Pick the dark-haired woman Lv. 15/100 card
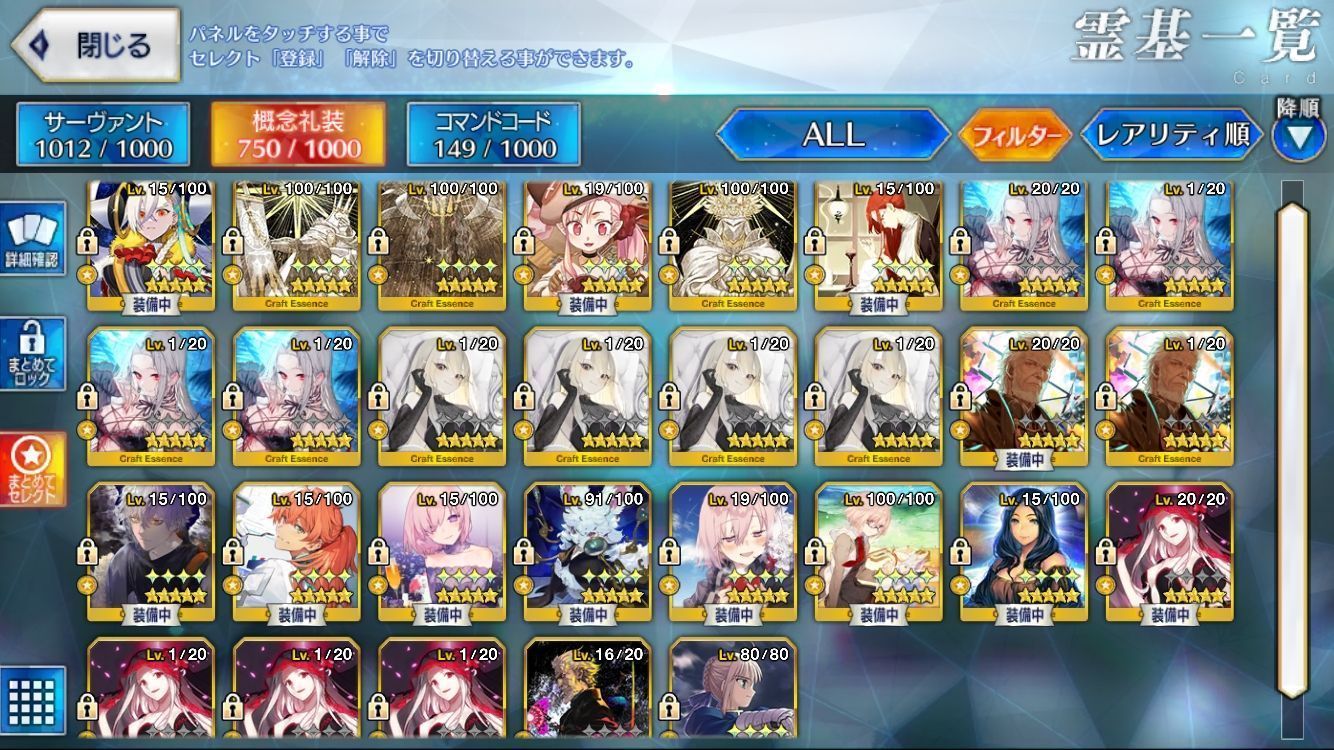This screenshot has height=750, width=1334. click(x=1024, y=555)
